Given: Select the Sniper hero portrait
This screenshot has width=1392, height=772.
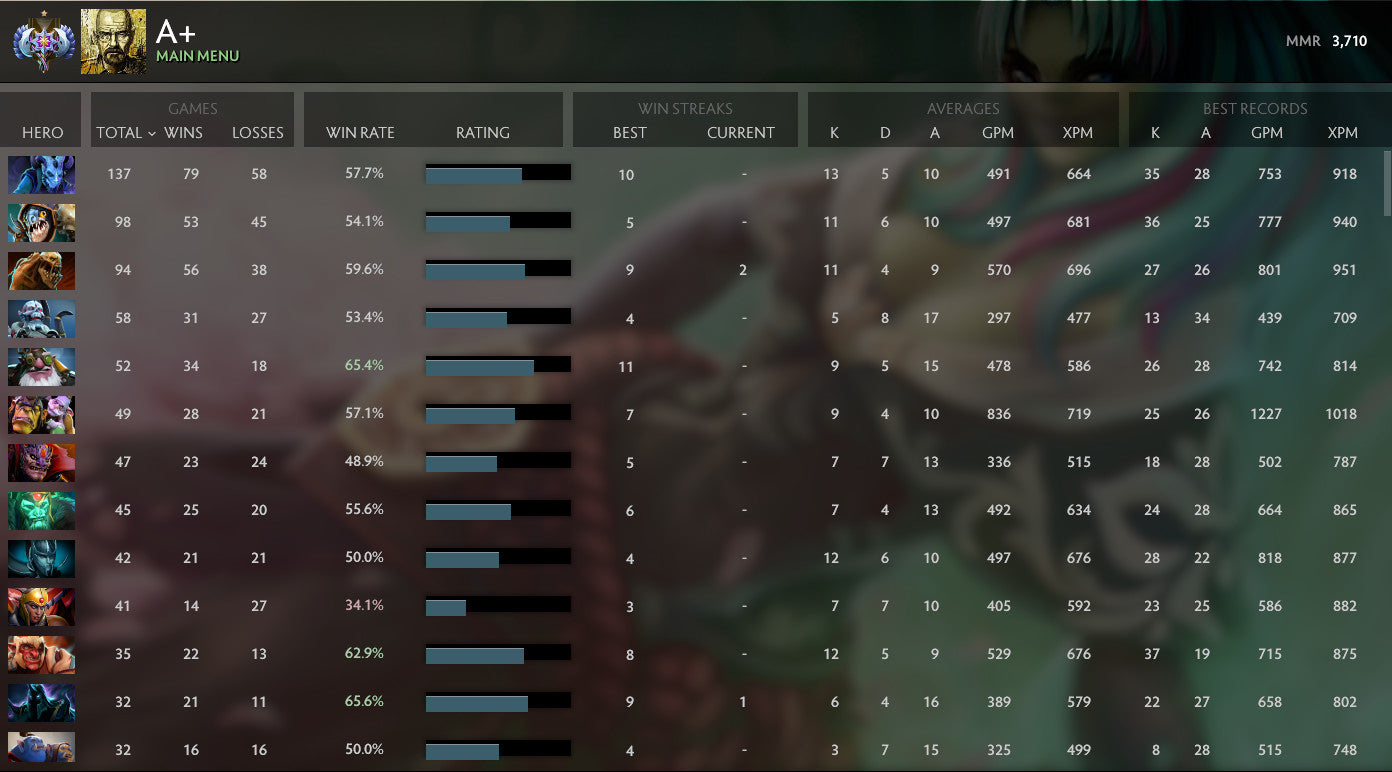Looking at the screenshot, I should [x=41, y=366].
